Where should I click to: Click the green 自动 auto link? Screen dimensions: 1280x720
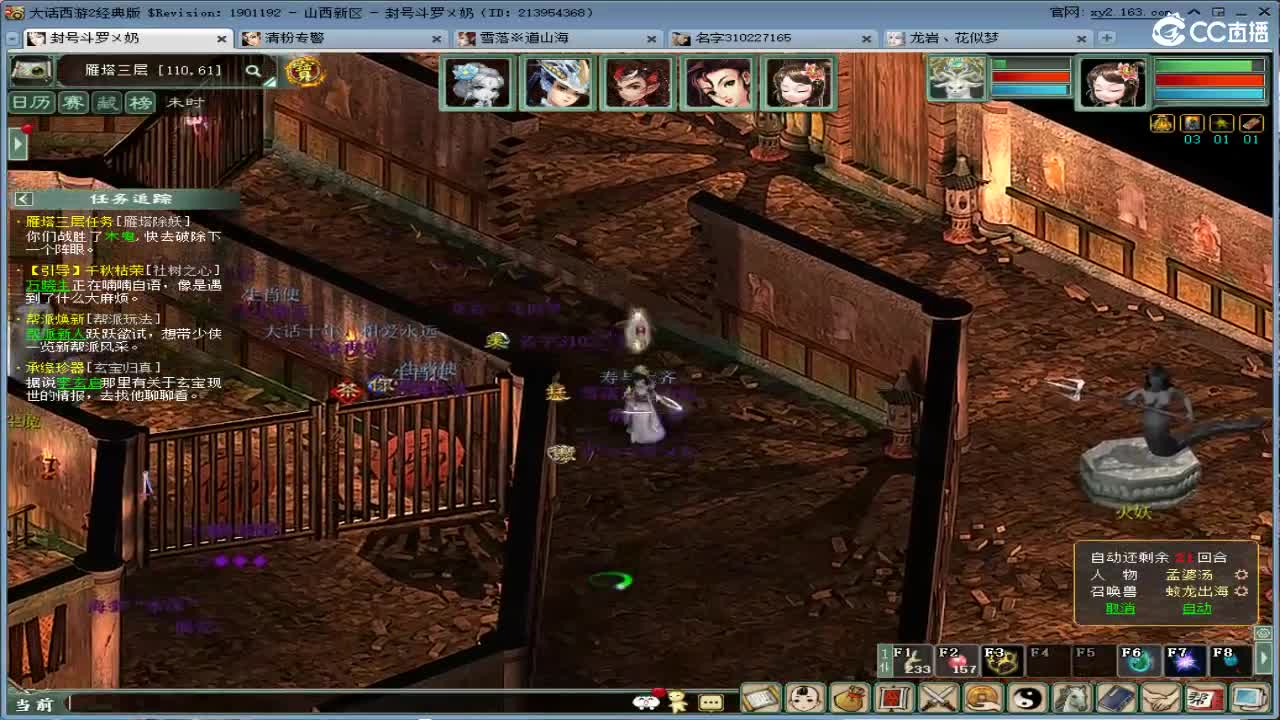[1197, 608]
